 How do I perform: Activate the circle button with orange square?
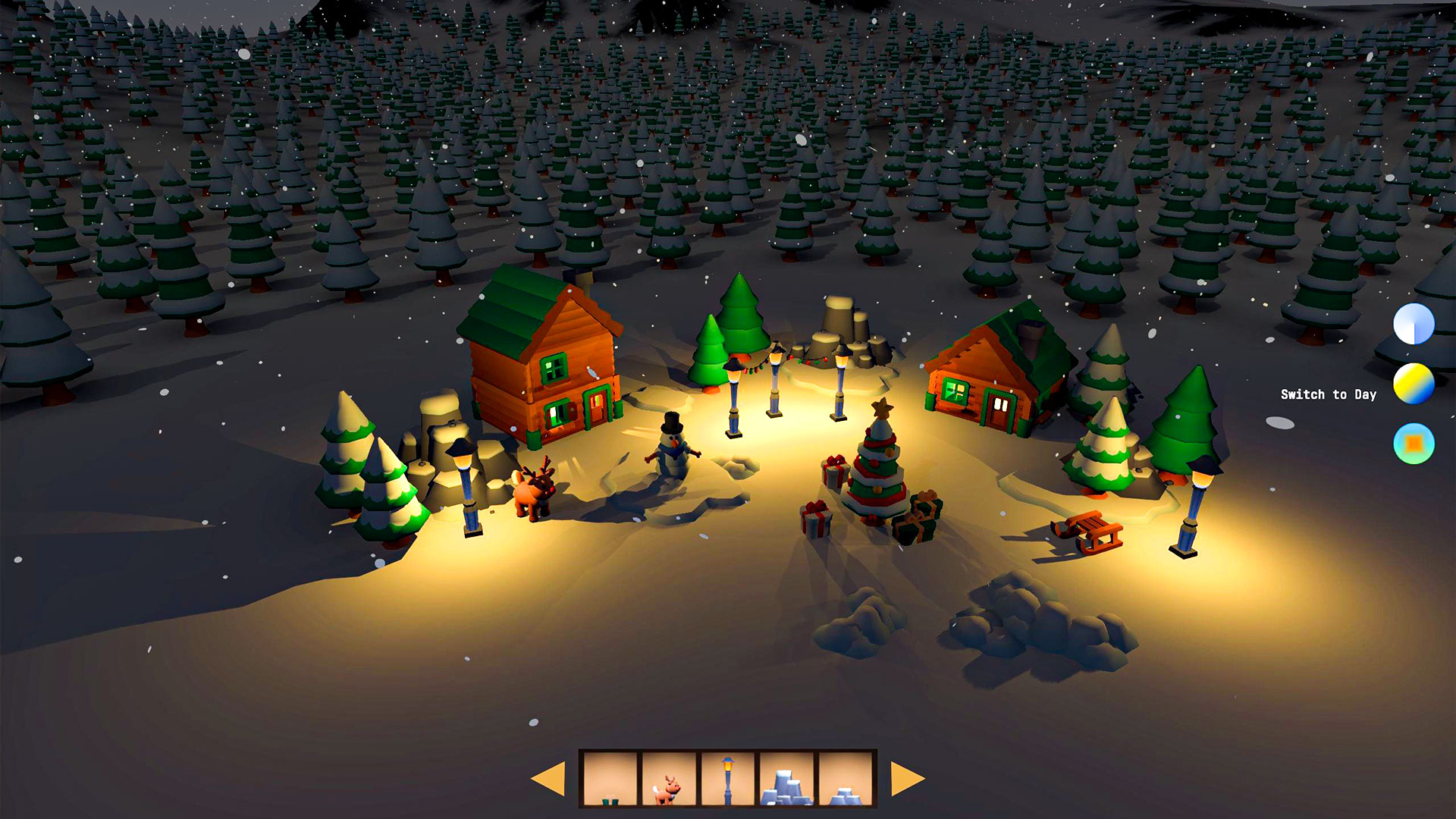coord(1414,444)
